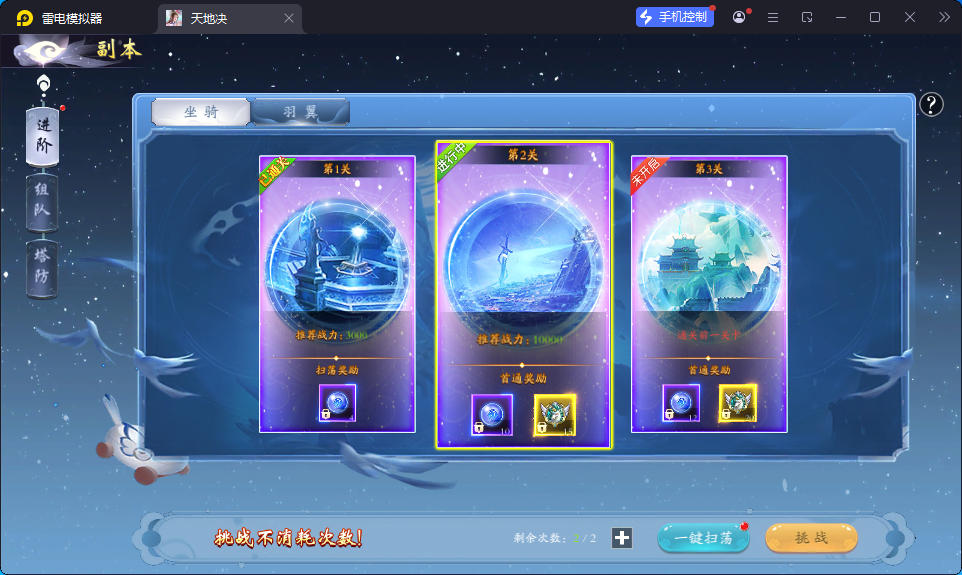Open the question mark help button
Image resolution: width=962 pixels, height=575 pixels.
[931, 105]
